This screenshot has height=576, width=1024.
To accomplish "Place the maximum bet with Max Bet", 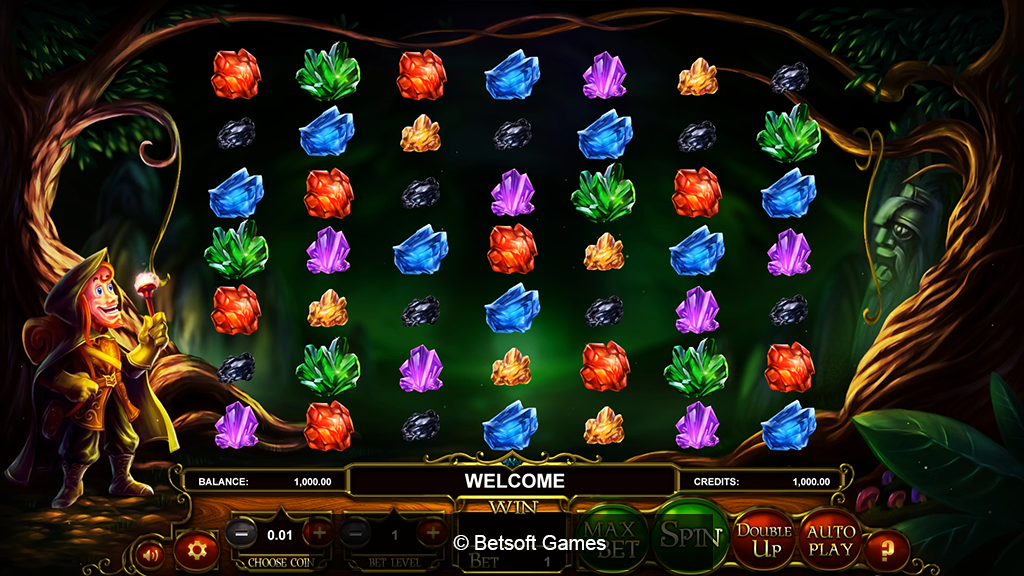I will click(610, 536).
